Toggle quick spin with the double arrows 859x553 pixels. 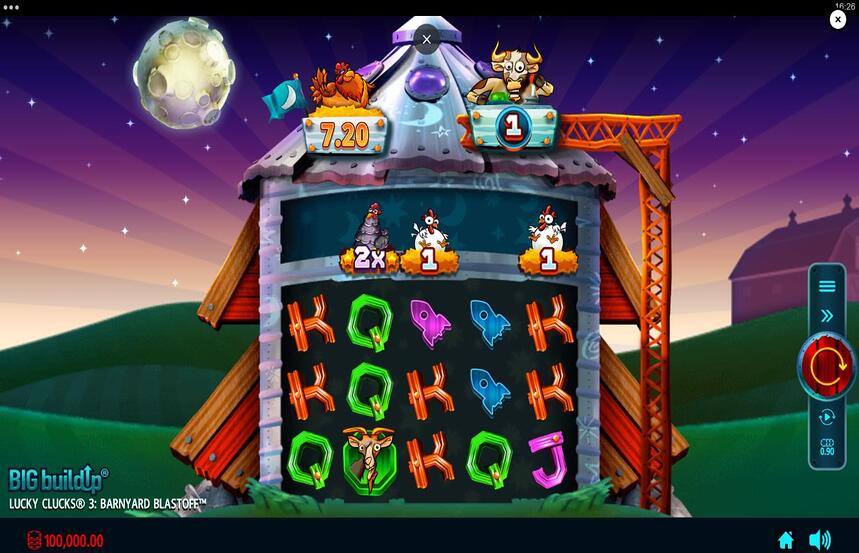tap(827, 316)
